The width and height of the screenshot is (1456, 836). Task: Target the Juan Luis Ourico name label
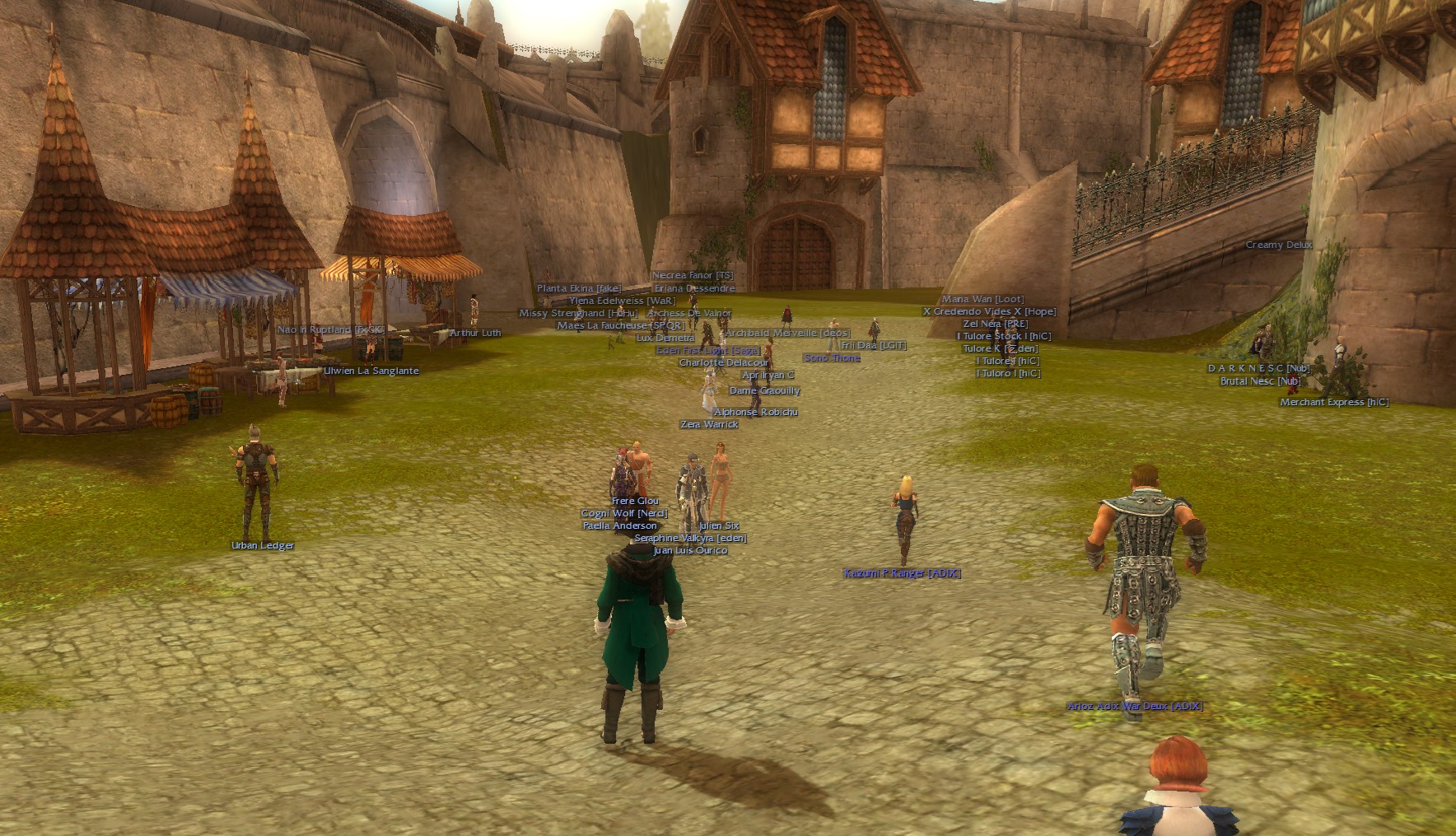[690, 551]
